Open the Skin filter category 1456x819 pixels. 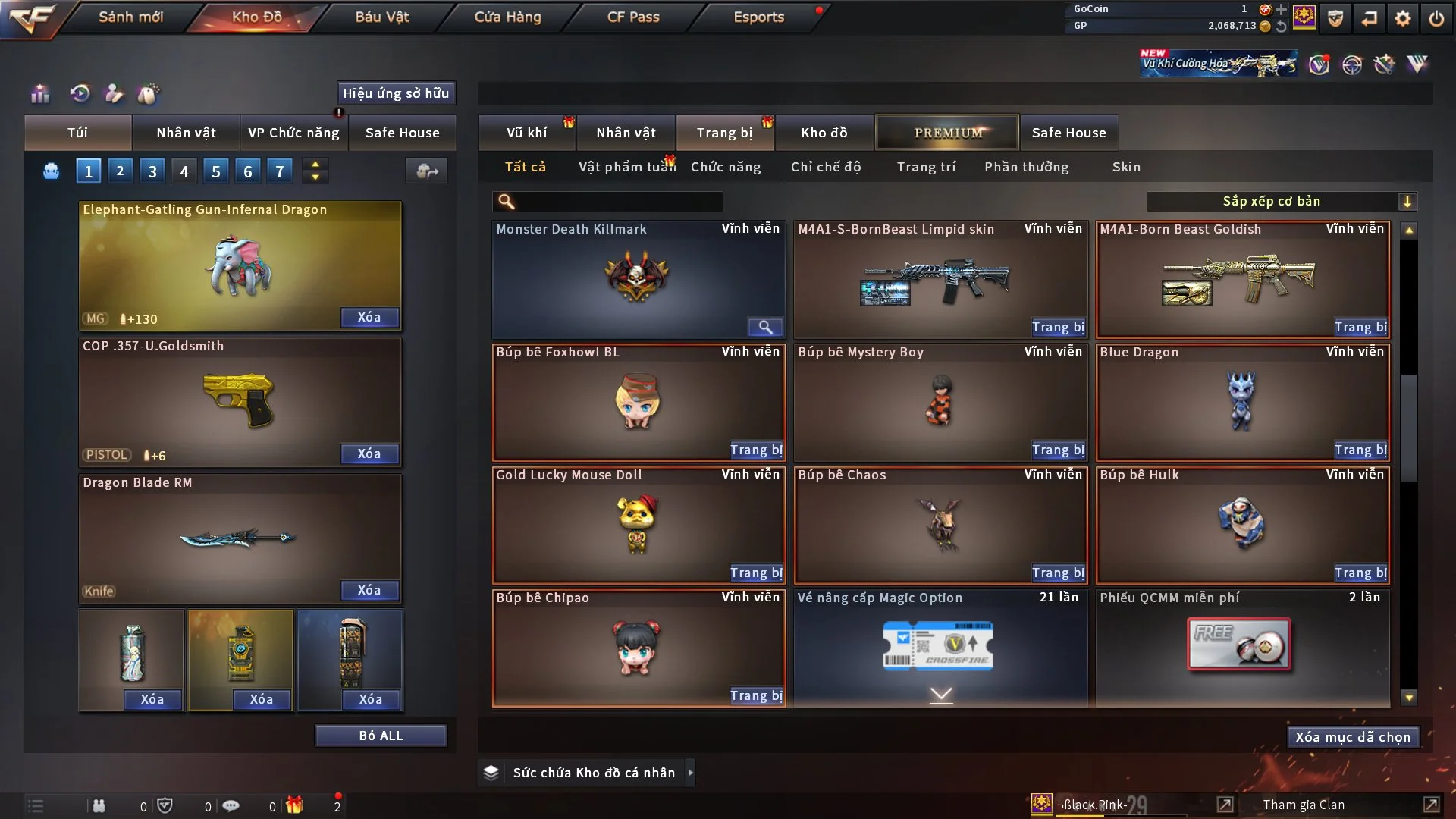tap(1126, 167)
